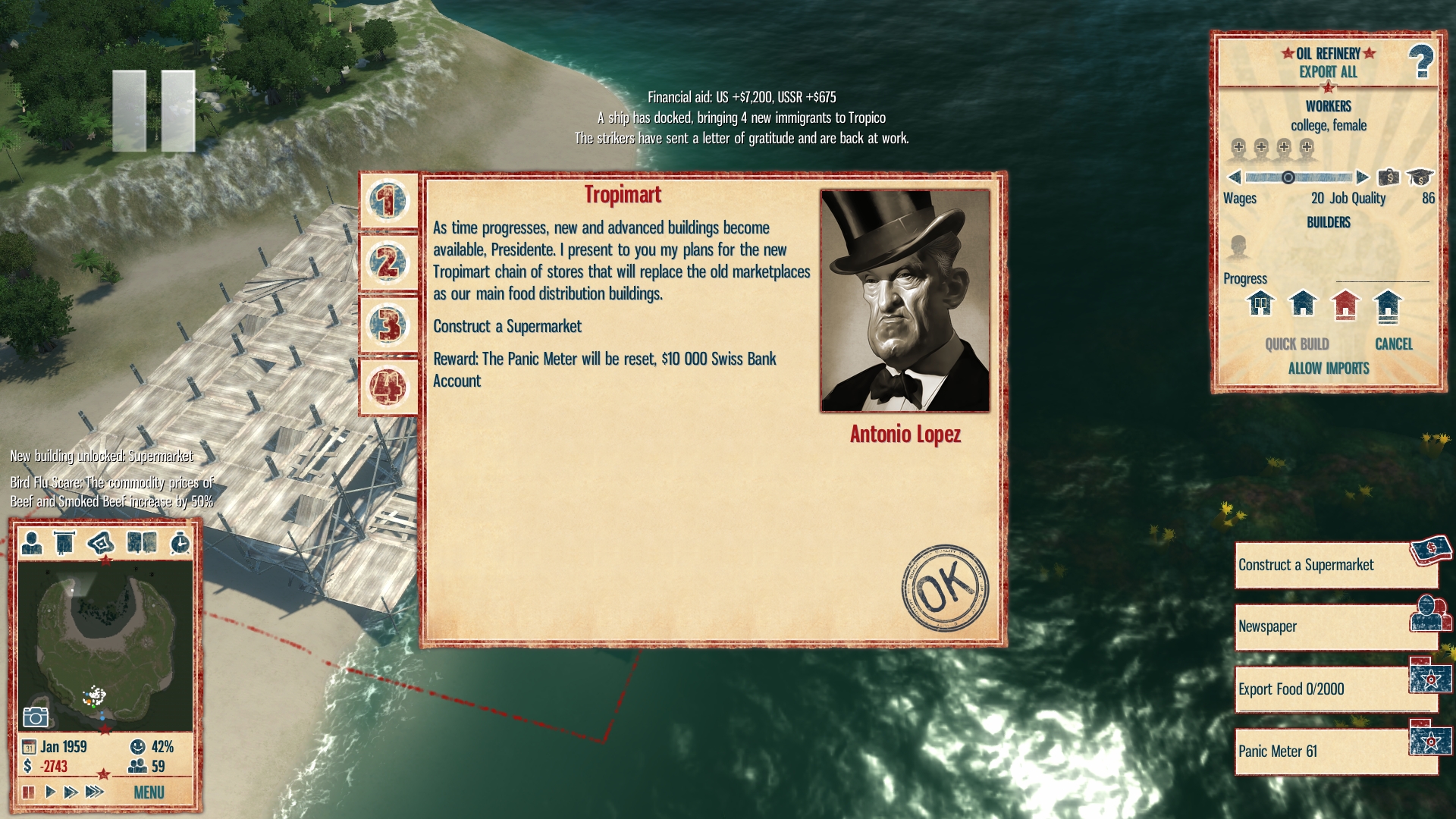Cancel the Oil Refinery construction
The image size is (1456, 819).
(x=1394, y=344)
